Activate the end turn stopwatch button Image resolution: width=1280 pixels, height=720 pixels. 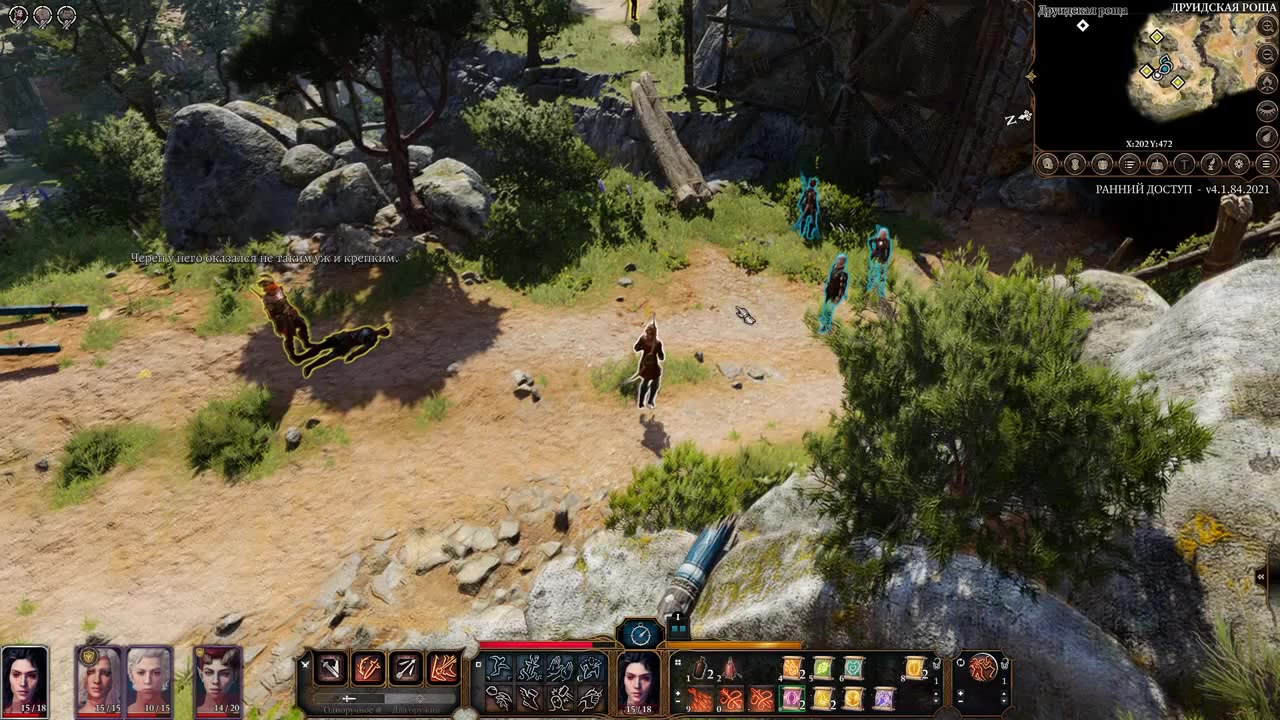coord(640,634)
